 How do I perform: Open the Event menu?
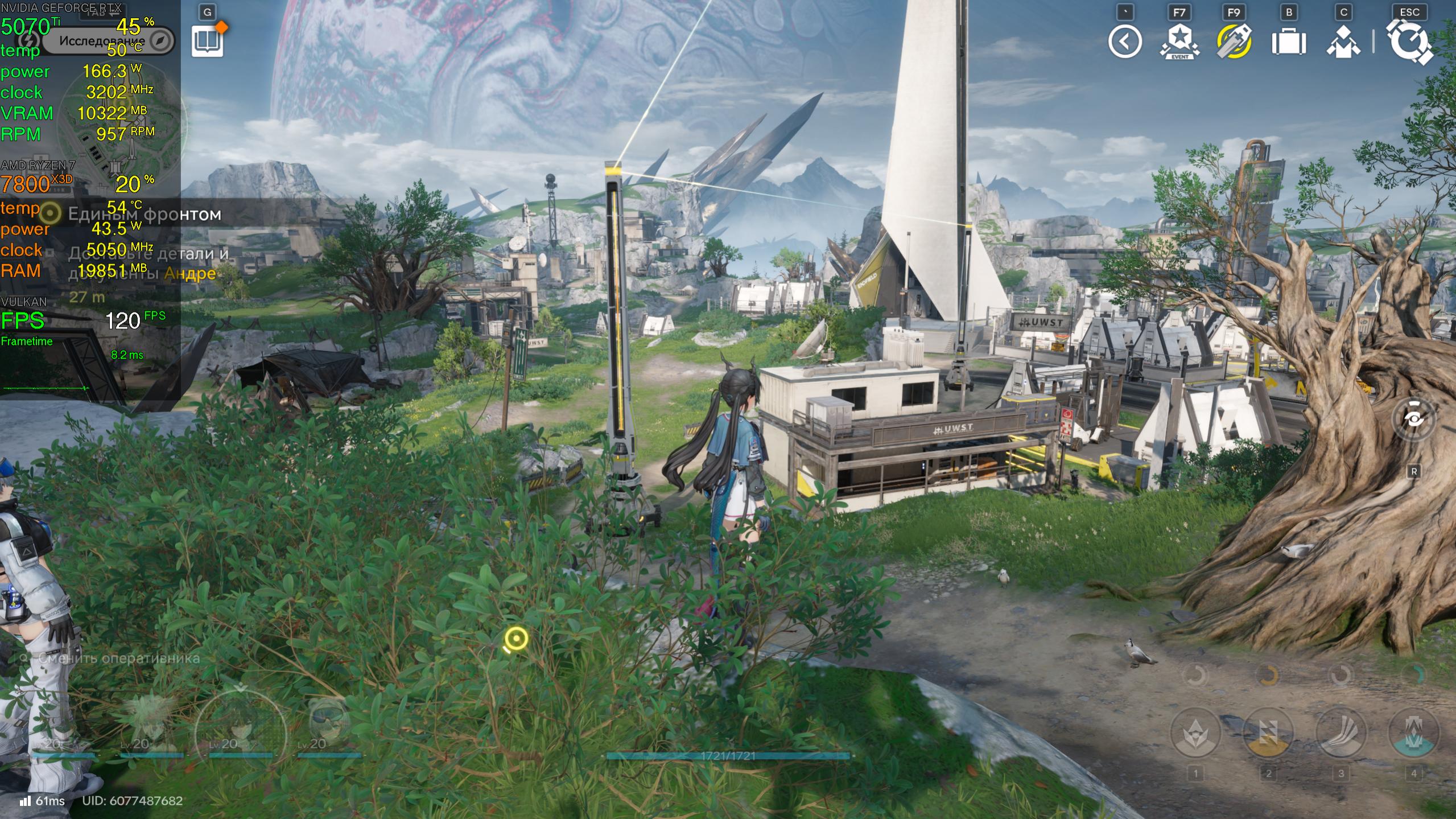(x=1179, y=42)
